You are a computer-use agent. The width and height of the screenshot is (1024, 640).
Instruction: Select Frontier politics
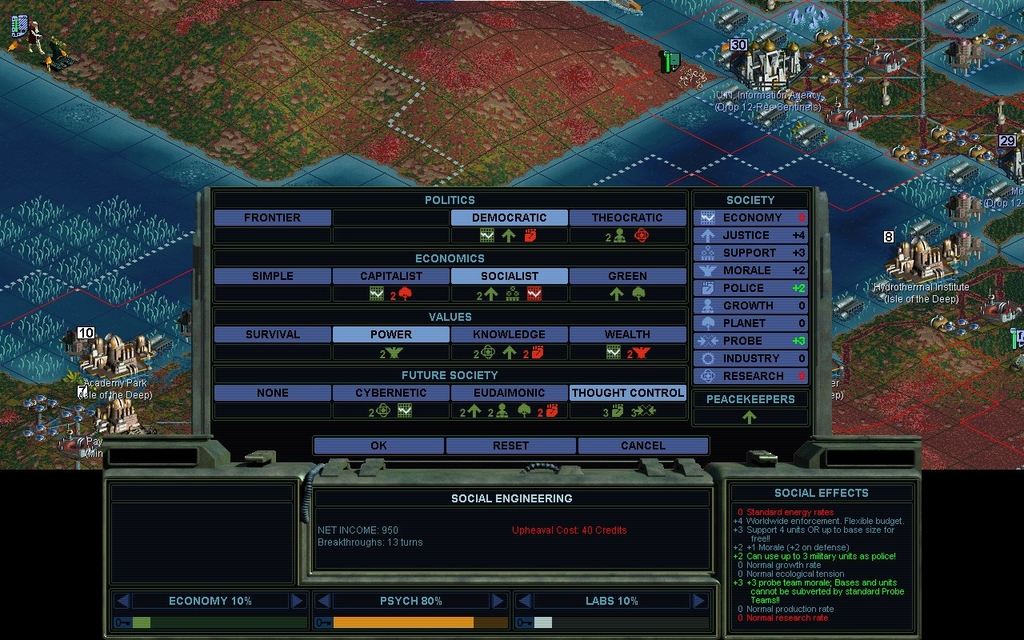[x=272, y=217]
